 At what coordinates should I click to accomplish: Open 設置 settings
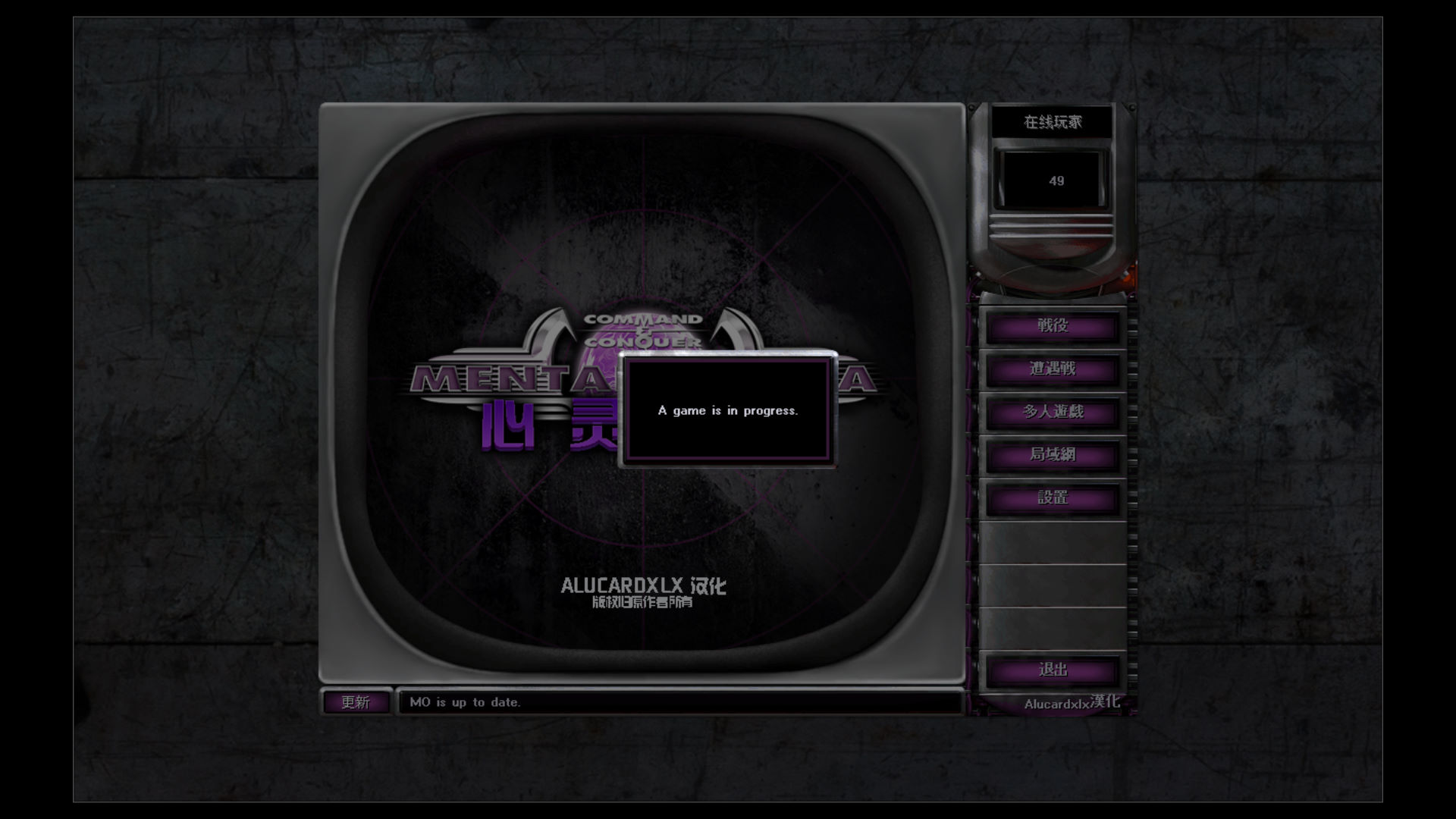tap(1052, 499)
